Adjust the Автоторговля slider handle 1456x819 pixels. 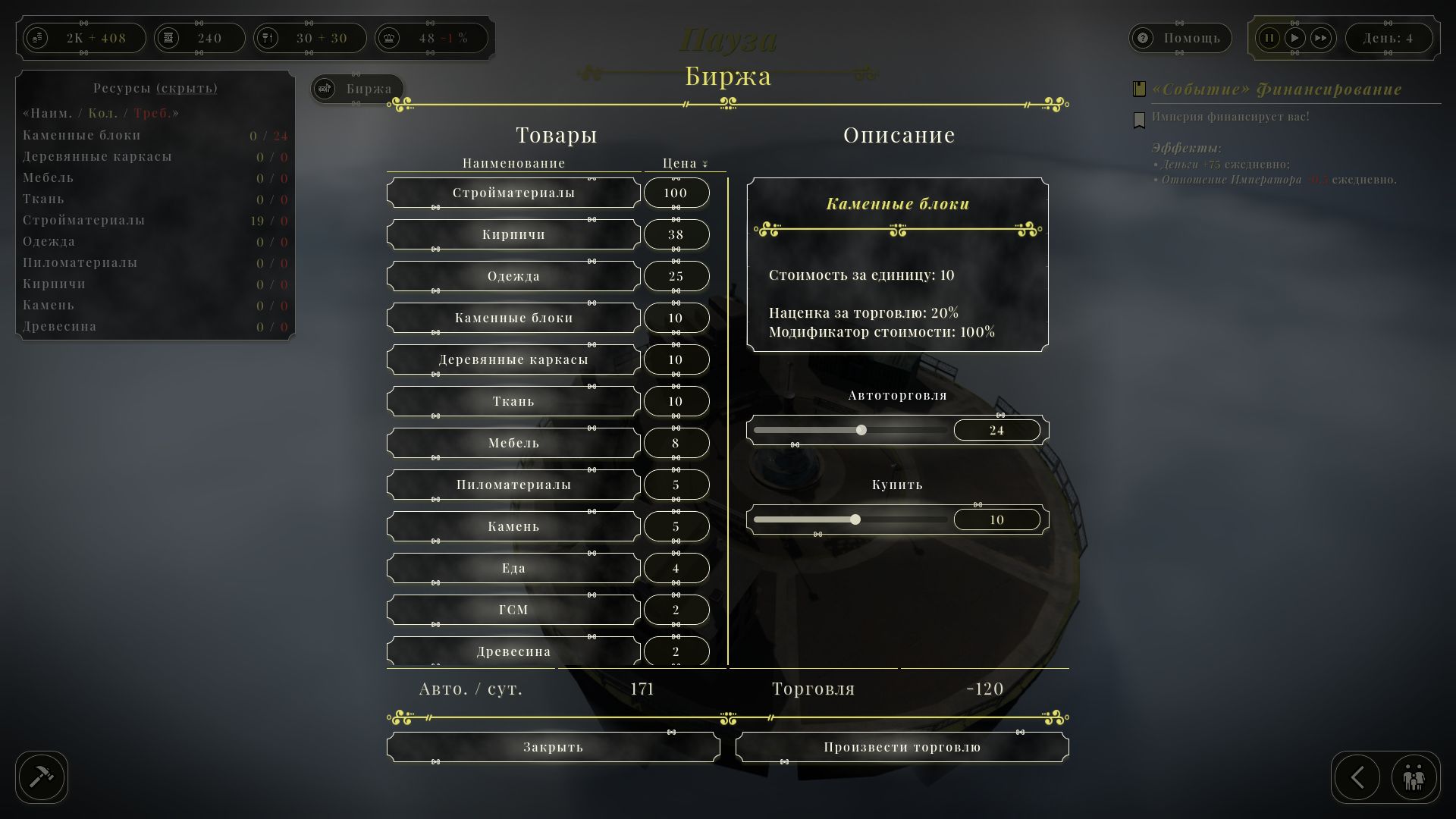861,430
